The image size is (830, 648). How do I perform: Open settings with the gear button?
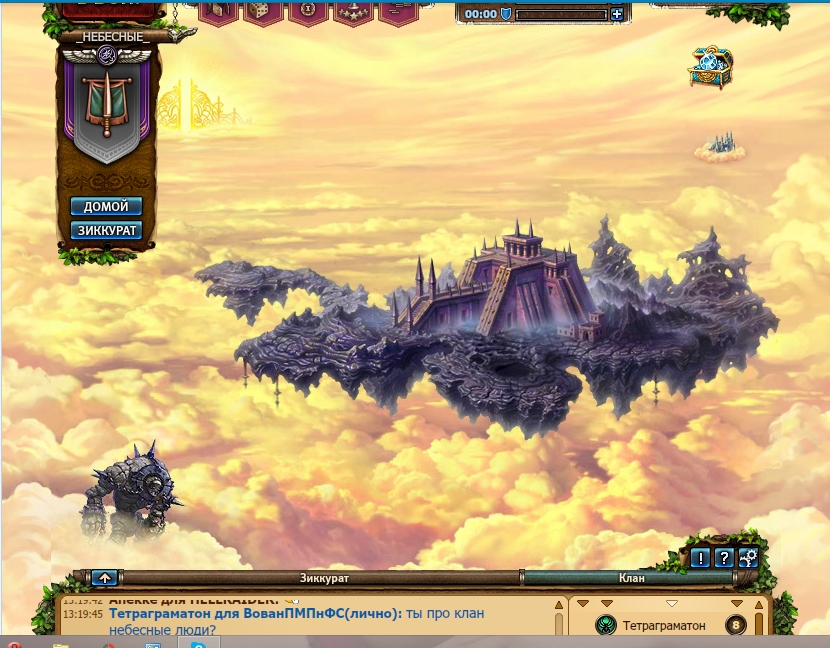(x=747, y=559)
